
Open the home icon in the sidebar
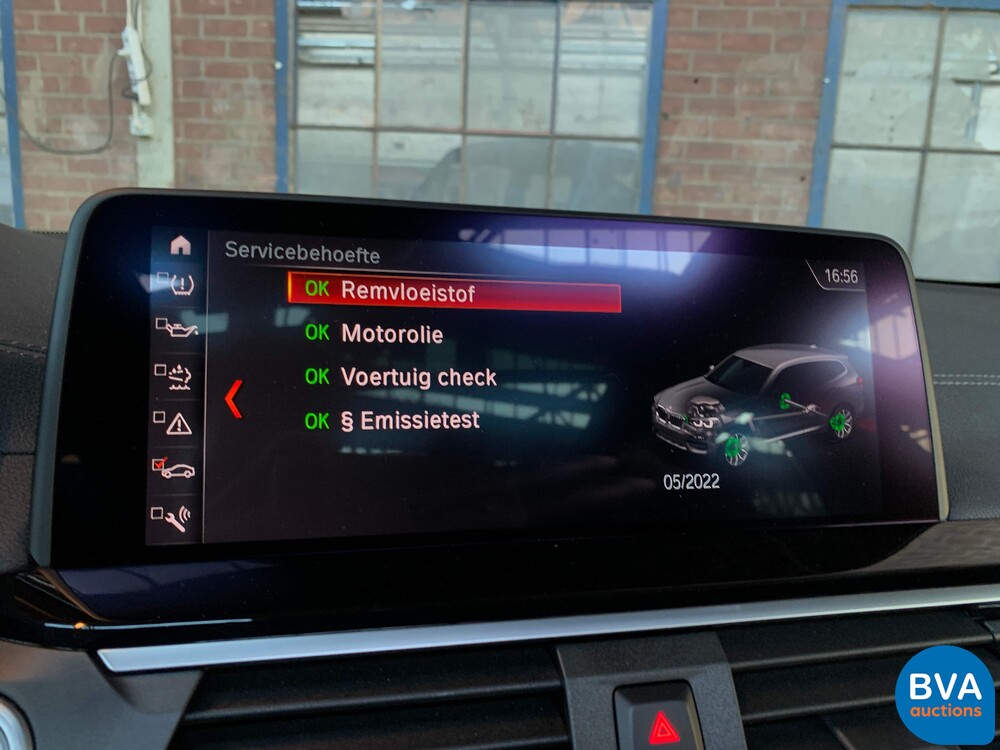coord(180,244)
